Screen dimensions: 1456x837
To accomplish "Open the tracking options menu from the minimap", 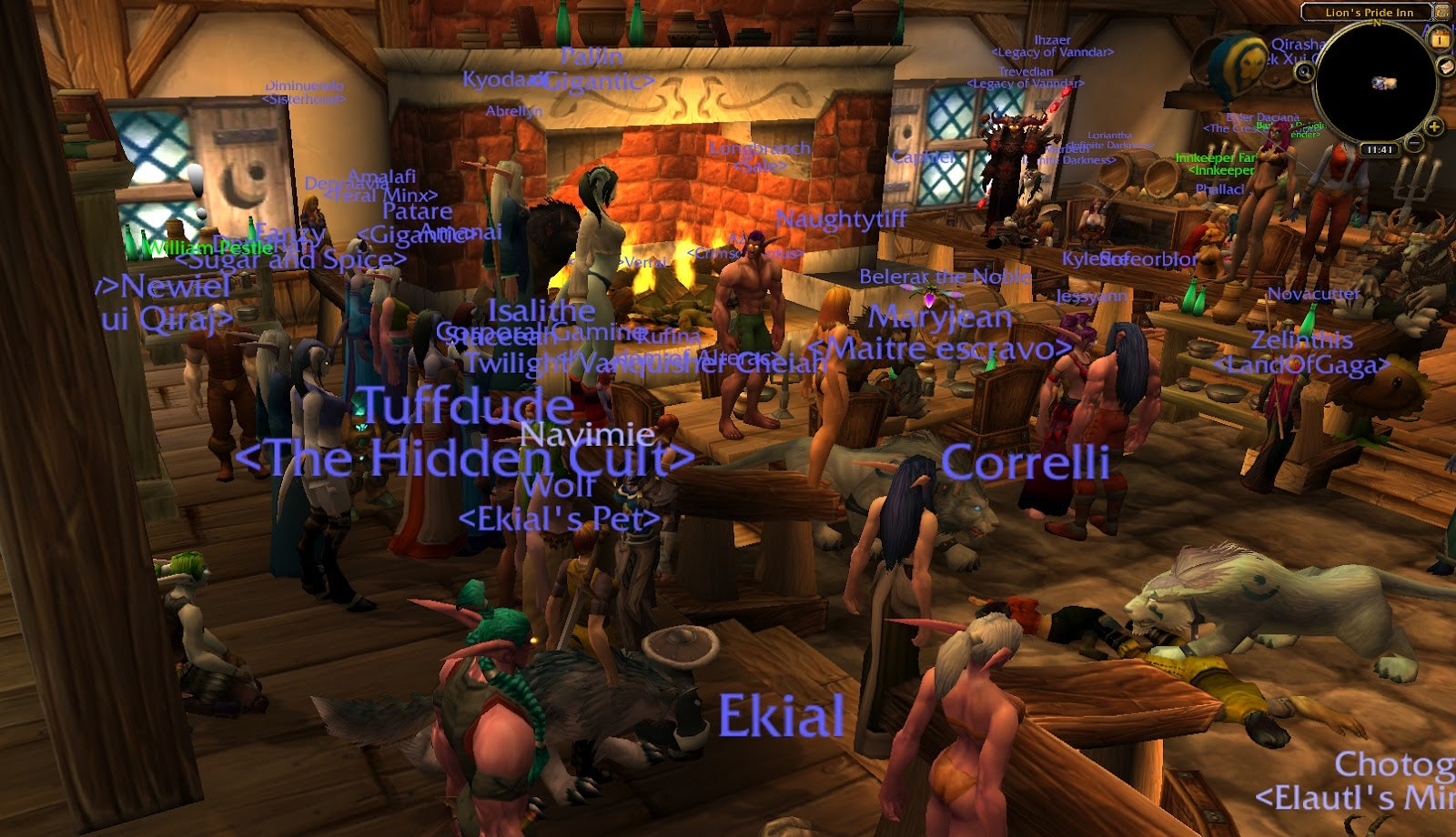I will coord(1305,74).
